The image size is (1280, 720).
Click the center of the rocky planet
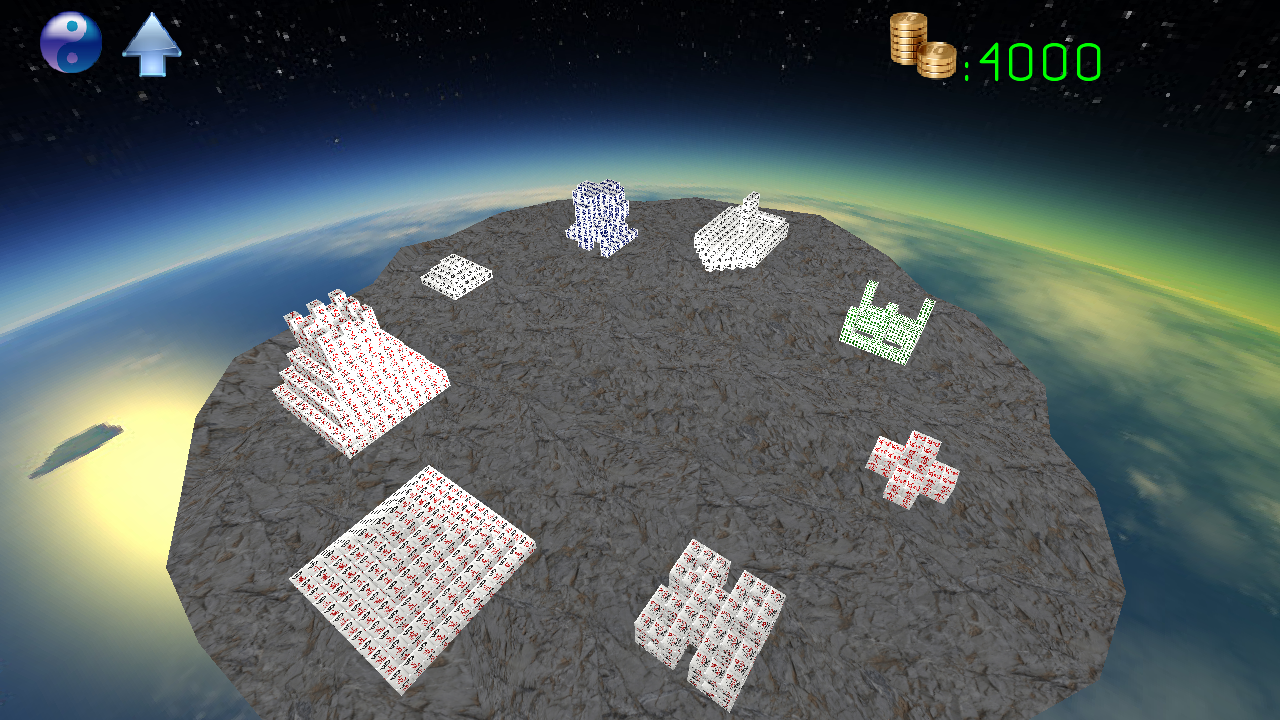[640, 430]
